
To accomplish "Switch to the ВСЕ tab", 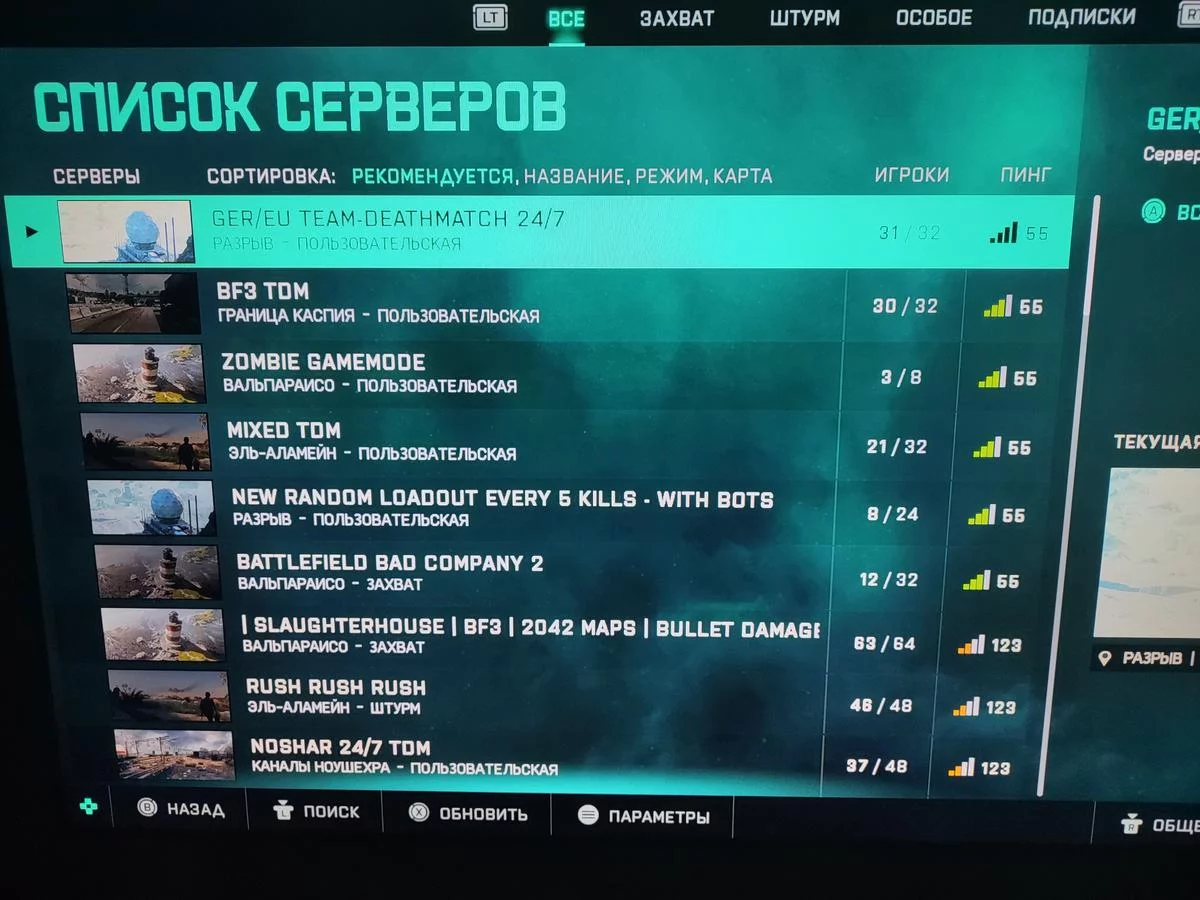I will coord(566,19).
